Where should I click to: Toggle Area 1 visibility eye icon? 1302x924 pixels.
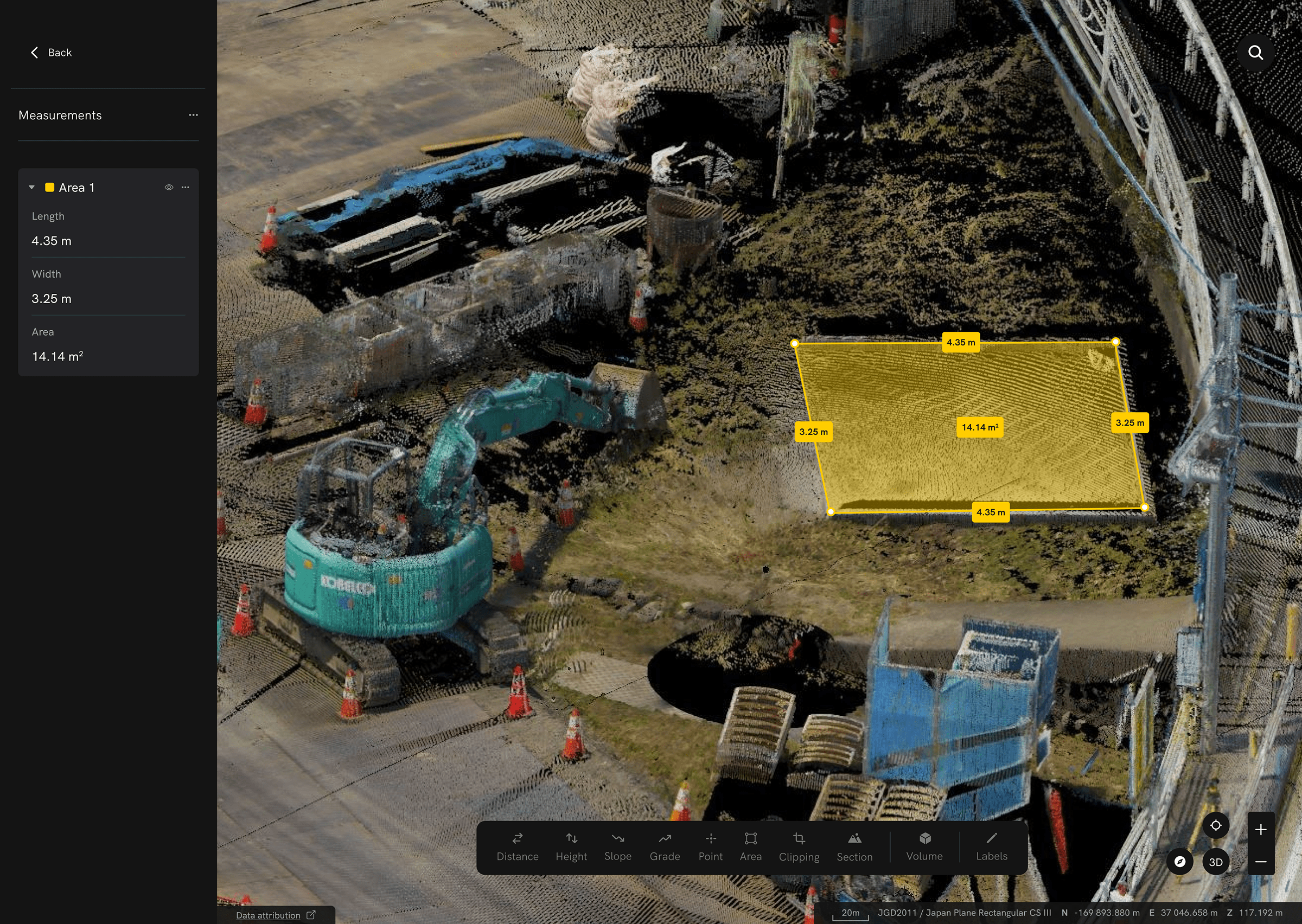(x=169, y=187)
